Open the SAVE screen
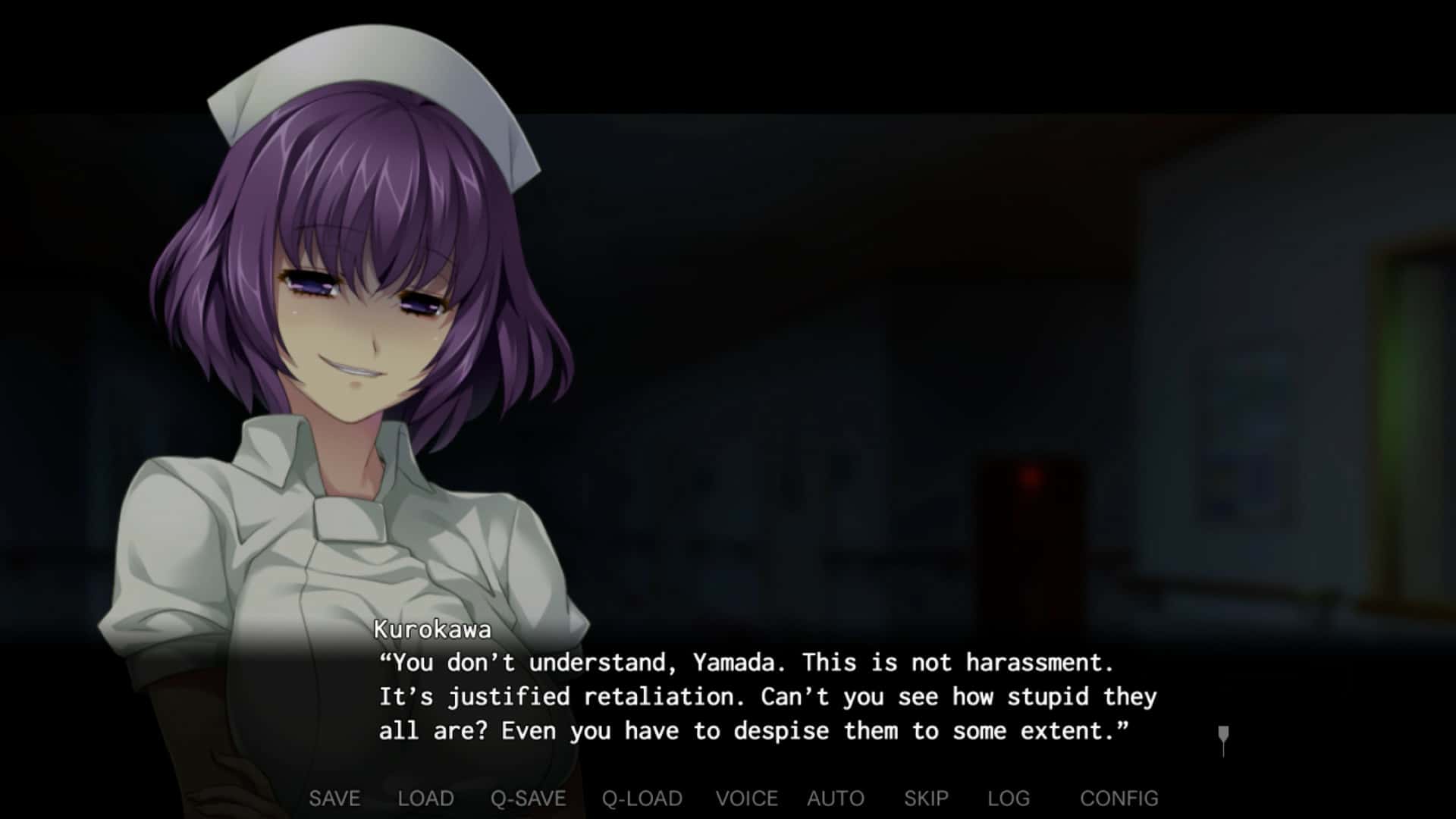The height and width of the screenshot is (819, 1456). click(334, 798)
